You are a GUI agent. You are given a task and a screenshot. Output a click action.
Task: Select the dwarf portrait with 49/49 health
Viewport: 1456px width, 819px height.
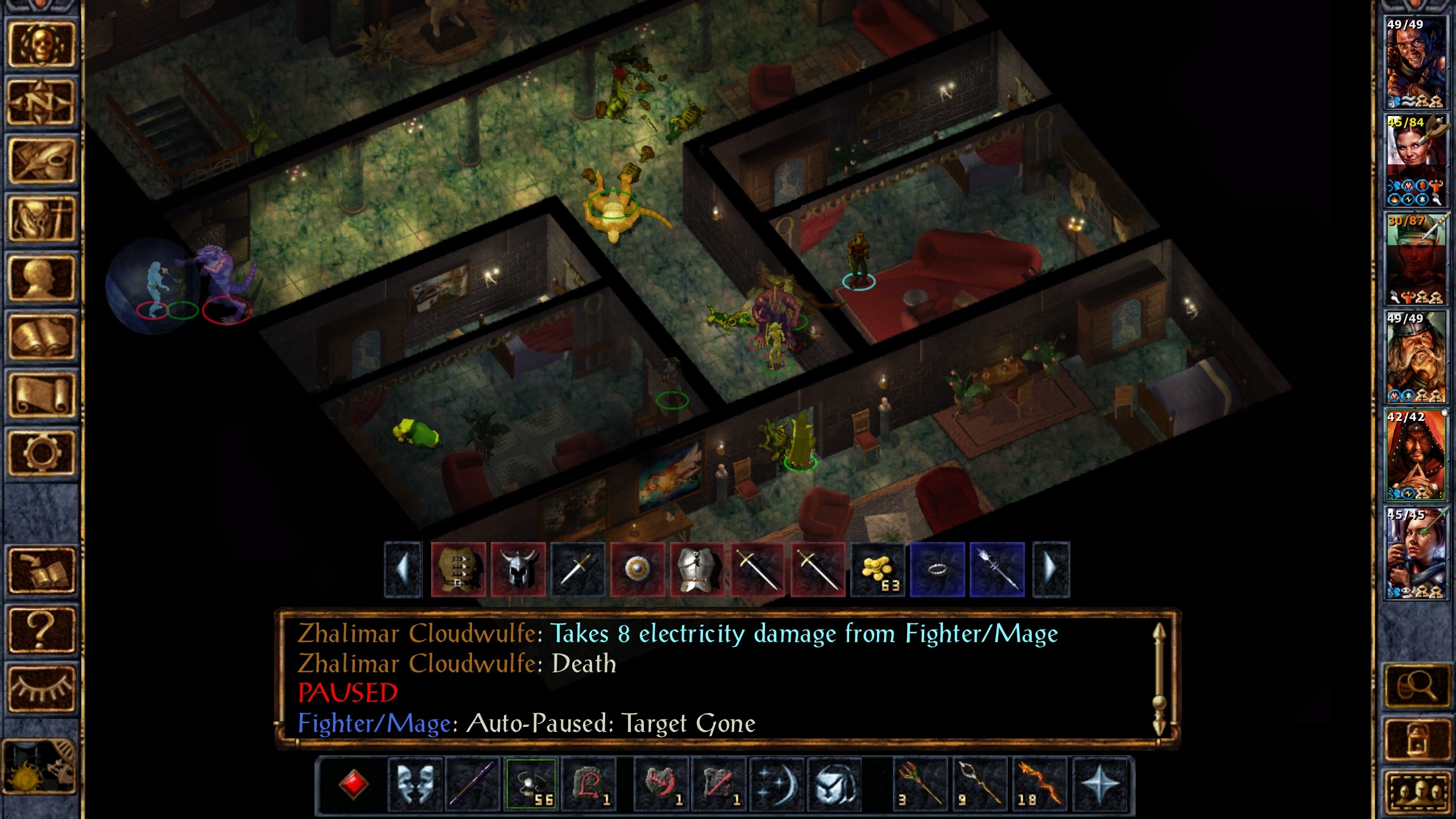pyautogui.click(x=1416, y=357)
